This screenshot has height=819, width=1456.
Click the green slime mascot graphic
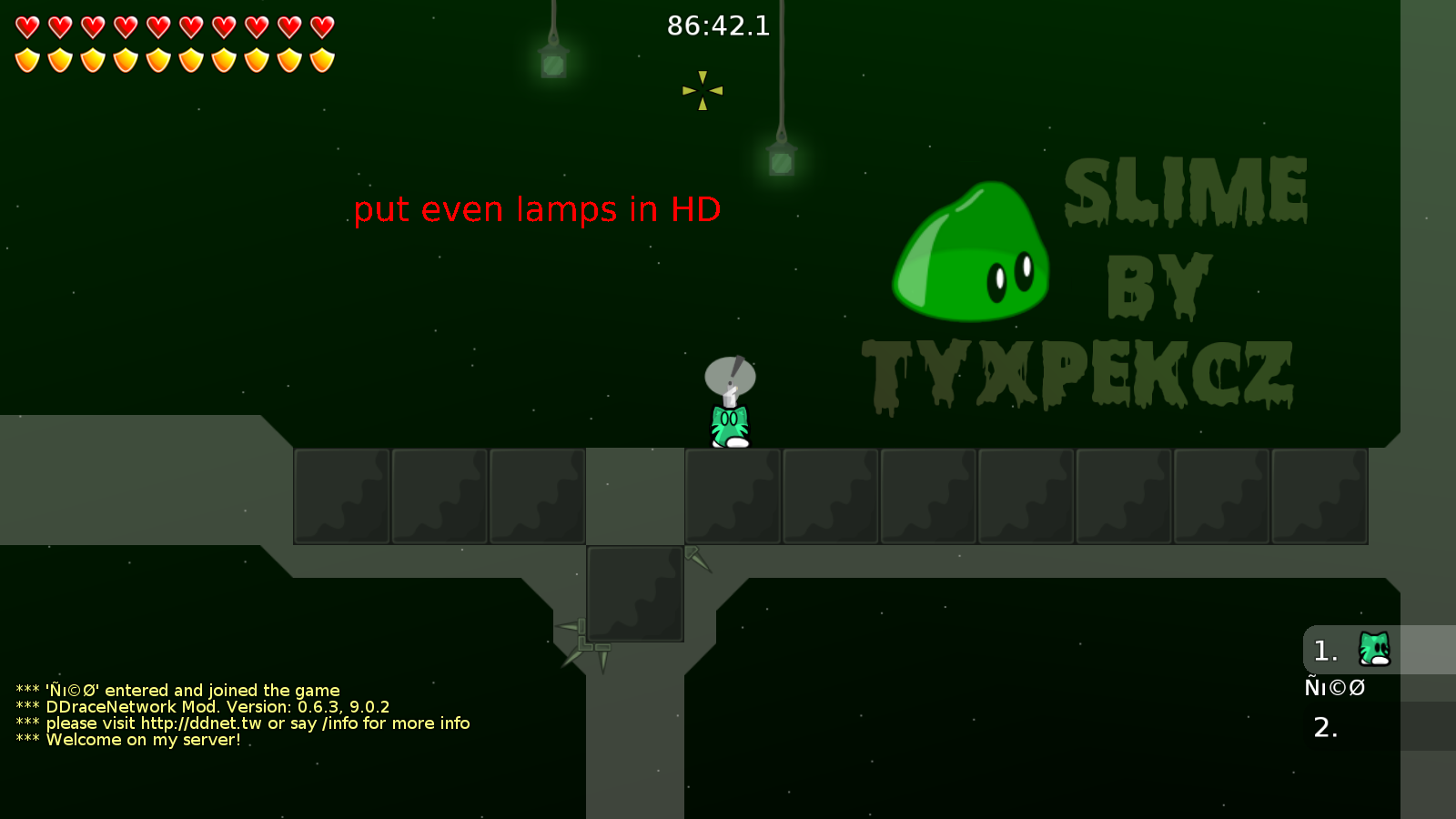969,255
